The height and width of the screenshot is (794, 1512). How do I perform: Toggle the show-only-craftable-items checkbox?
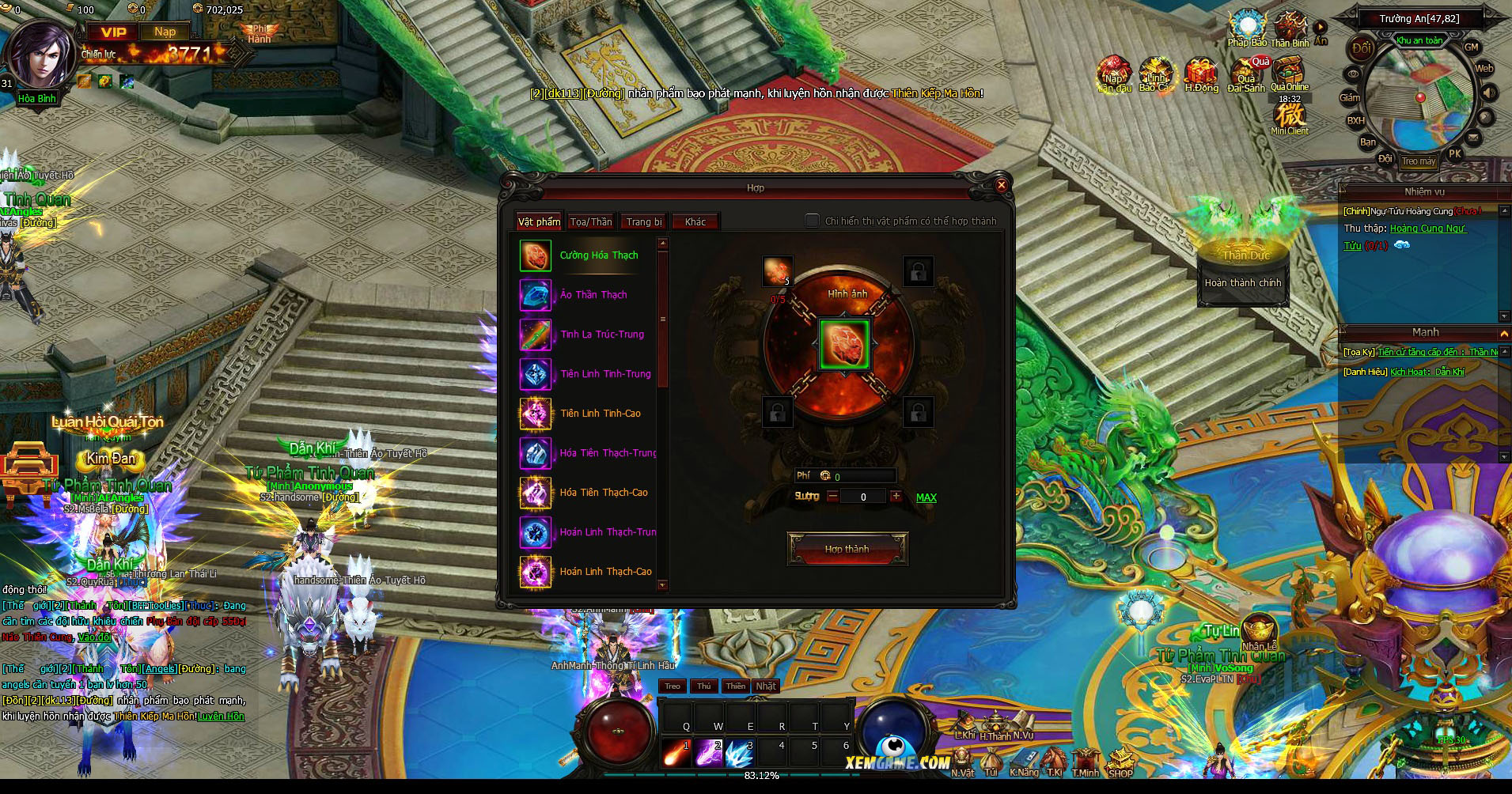tap(812, 221)
